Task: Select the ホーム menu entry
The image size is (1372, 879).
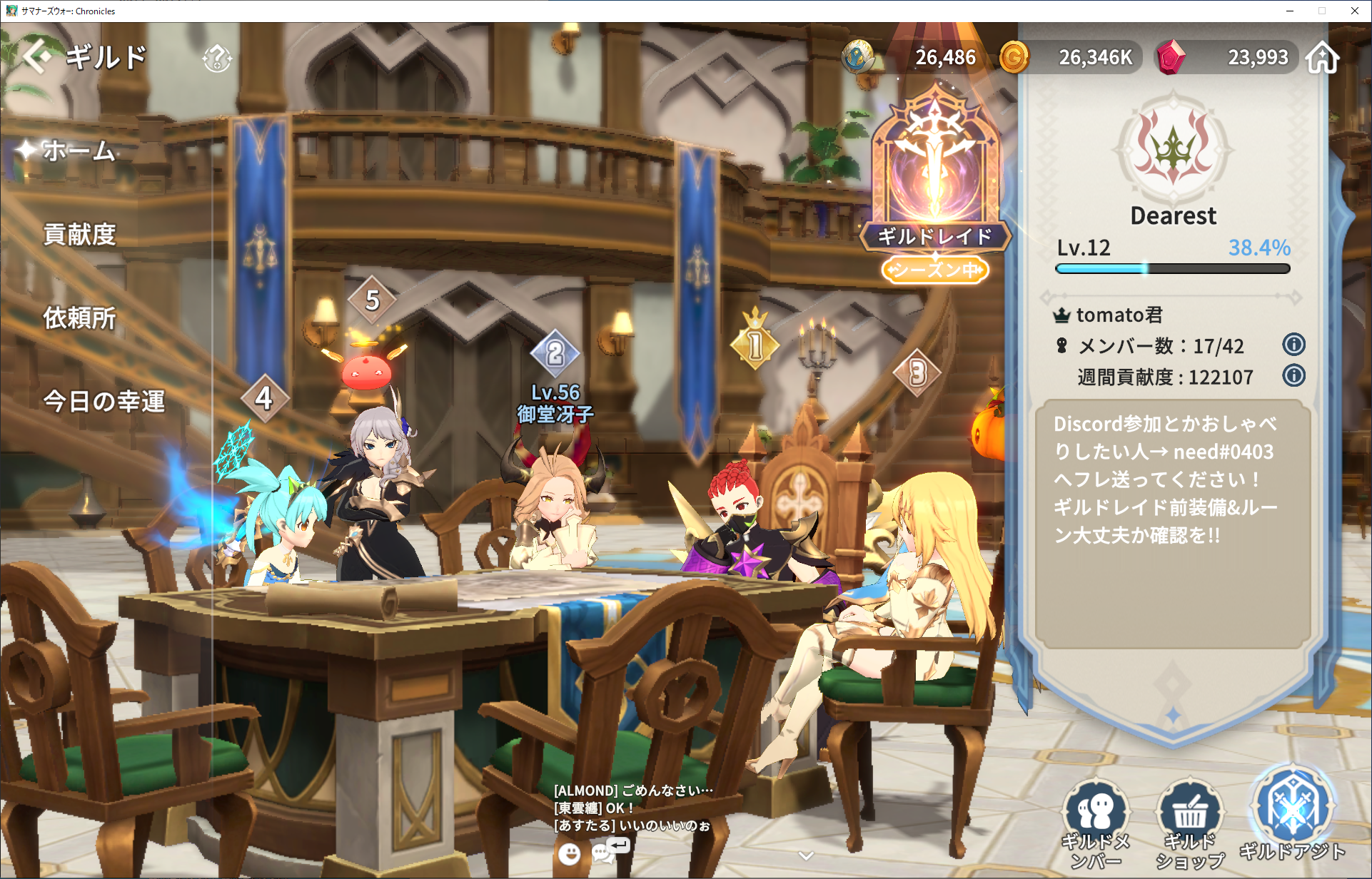Action: pyautogui.click(x=79, y=151)
